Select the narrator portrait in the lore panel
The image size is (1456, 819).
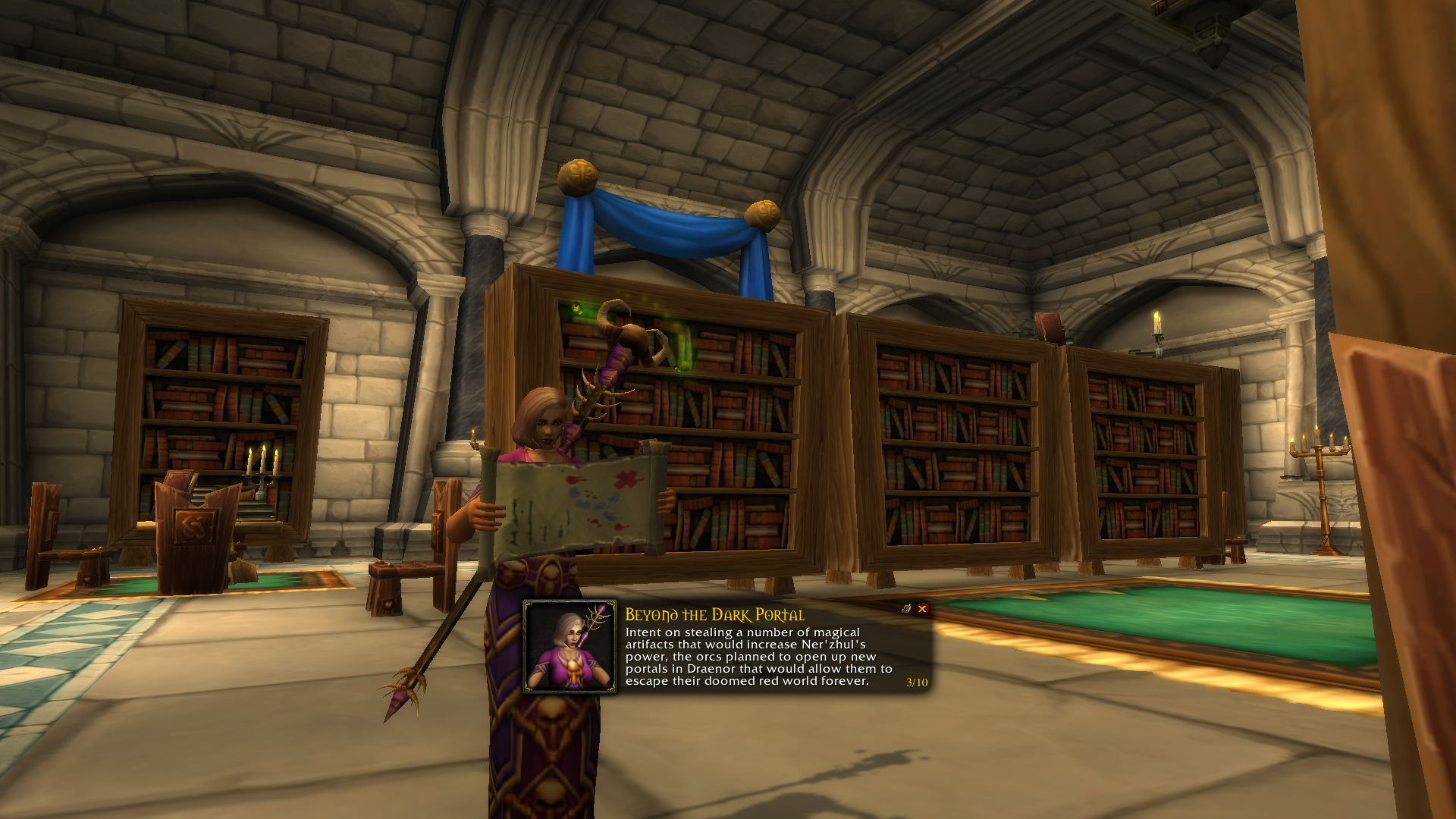coord(570,647)
